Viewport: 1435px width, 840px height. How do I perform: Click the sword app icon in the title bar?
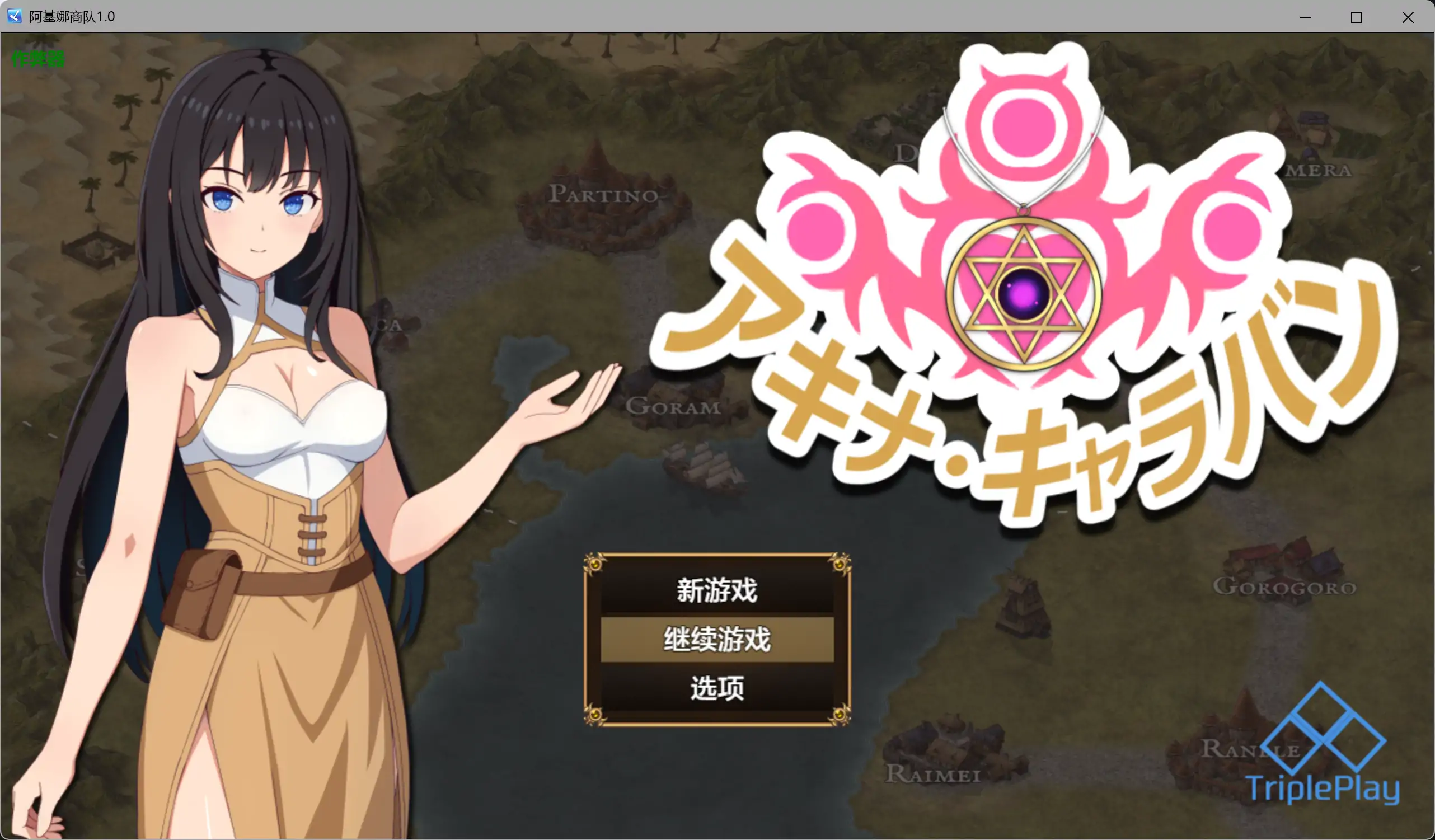(14, 17)
